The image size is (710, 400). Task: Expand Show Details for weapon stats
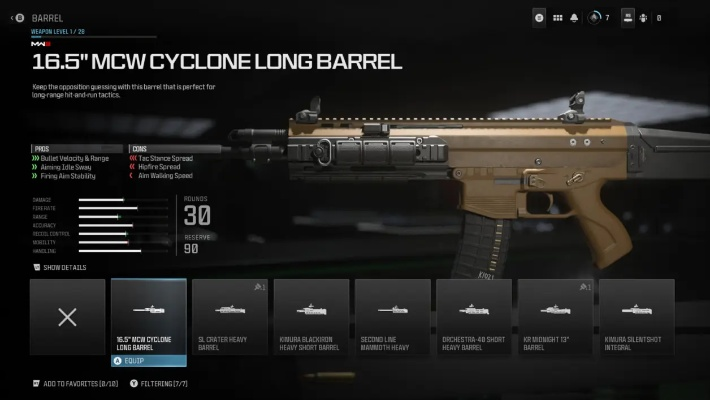tap(59, 268)
